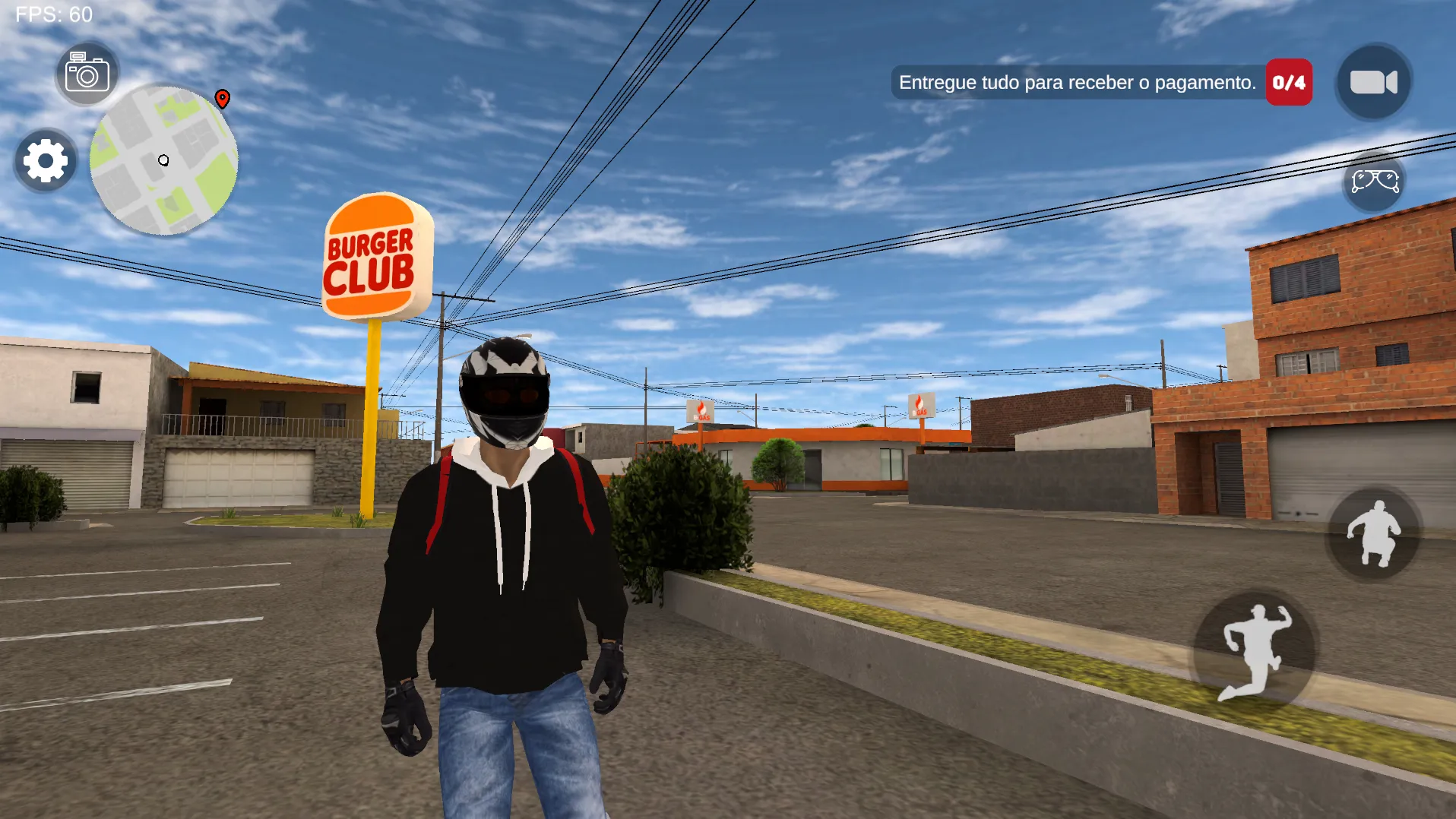
Task: Open the settings gear menu
Action: click(44, 161)
